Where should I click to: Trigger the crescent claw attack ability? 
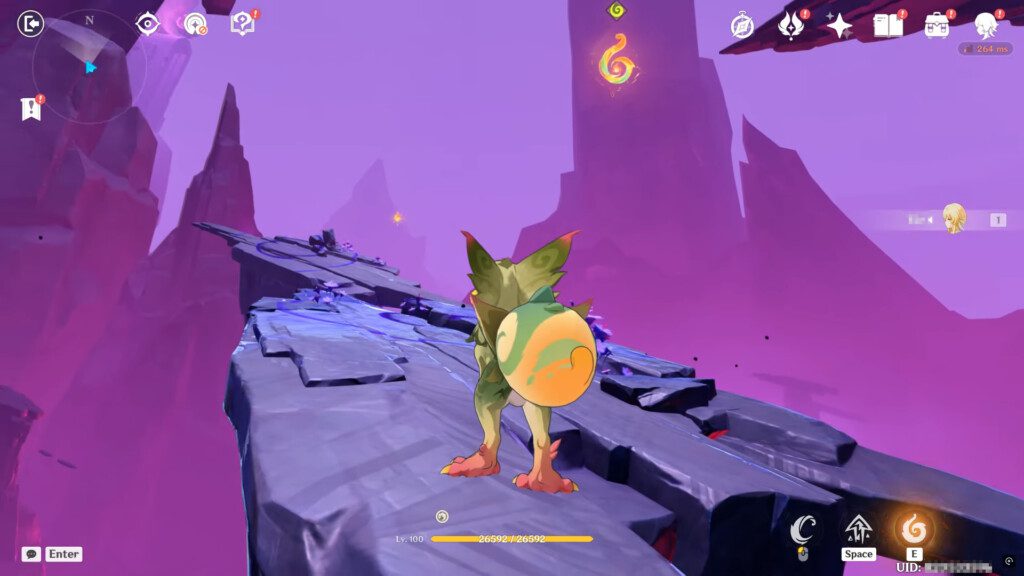point(803,529)
